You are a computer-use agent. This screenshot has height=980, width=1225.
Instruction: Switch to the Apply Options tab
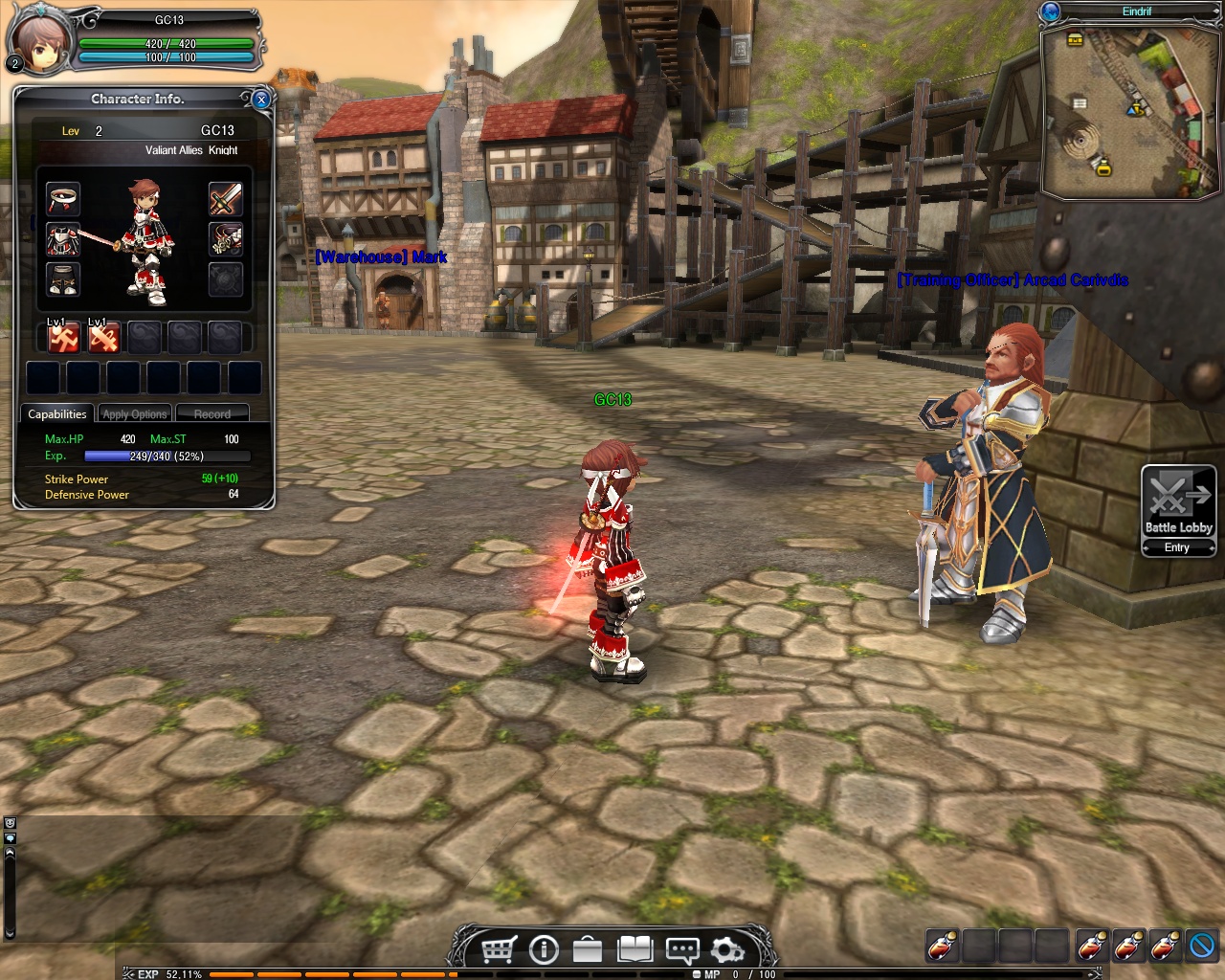click(x=135, y=414)
